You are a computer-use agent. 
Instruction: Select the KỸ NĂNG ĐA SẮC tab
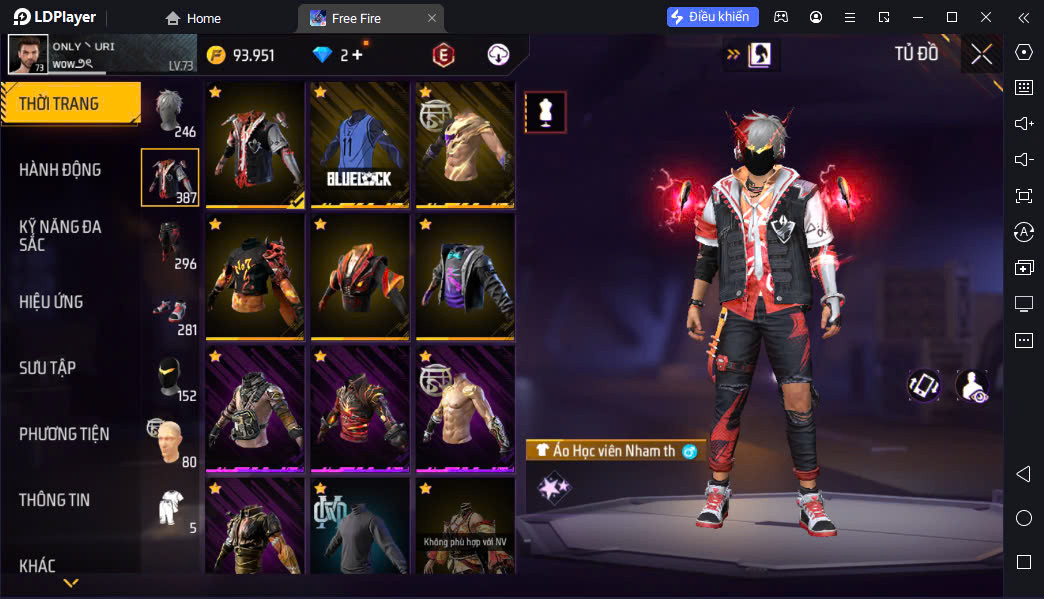60,235
